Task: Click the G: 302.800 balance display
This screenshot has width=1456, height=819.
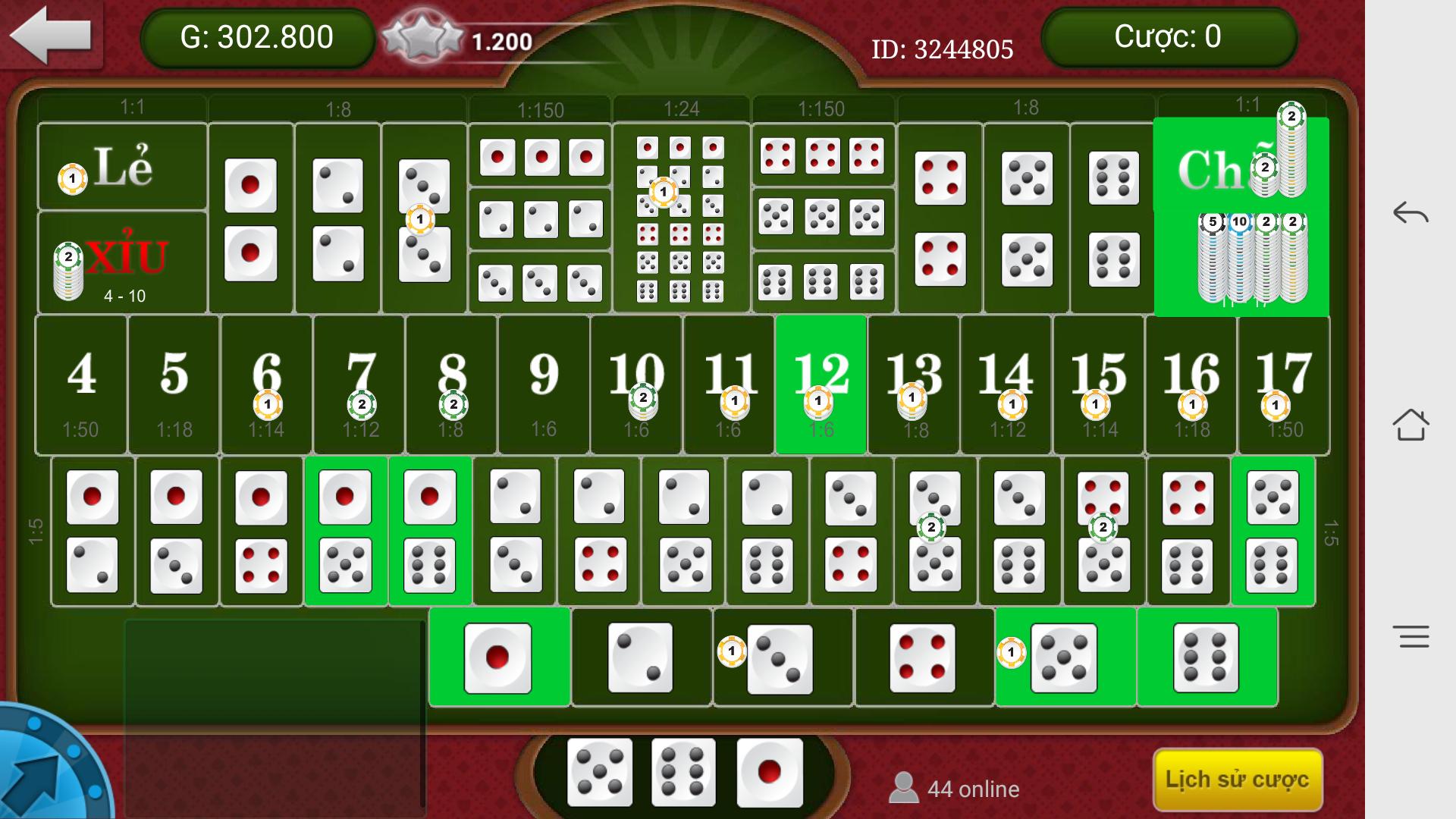Action: [x=258, y=35]
